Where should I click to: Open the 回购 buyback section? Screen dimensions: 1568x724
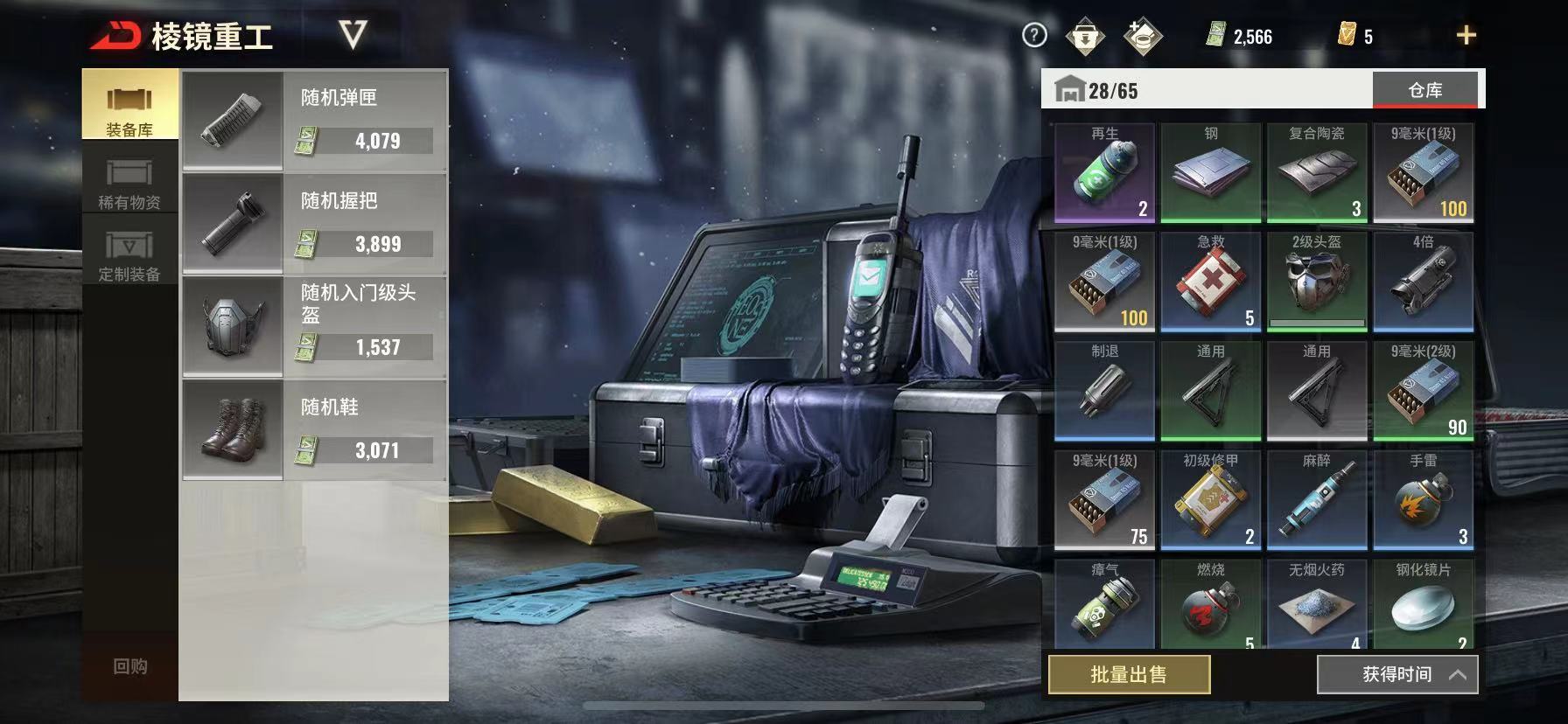[x=130, y=666]
